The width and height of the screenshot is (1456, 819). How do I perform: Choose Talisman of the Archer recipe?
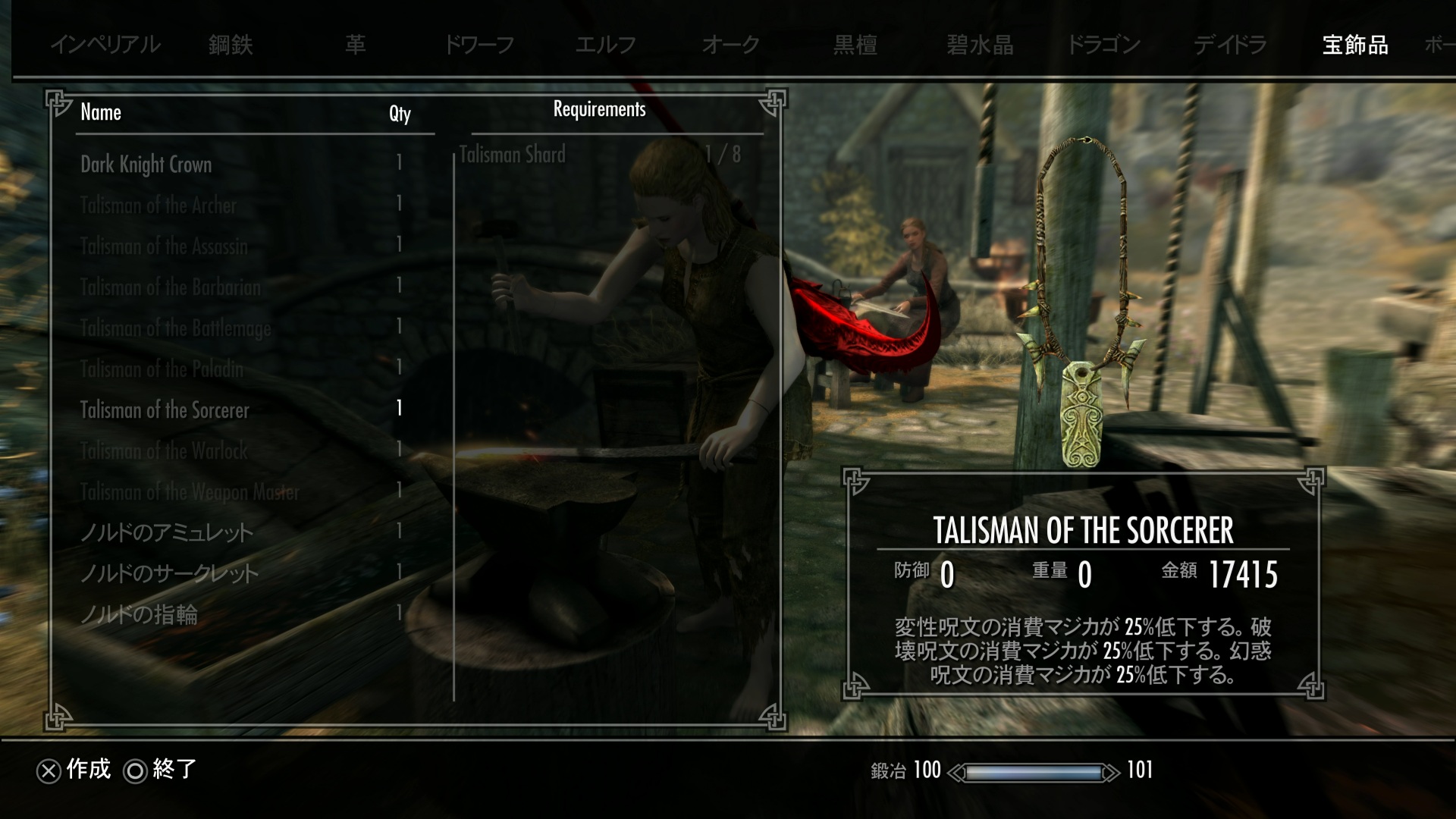click(158, 206)
